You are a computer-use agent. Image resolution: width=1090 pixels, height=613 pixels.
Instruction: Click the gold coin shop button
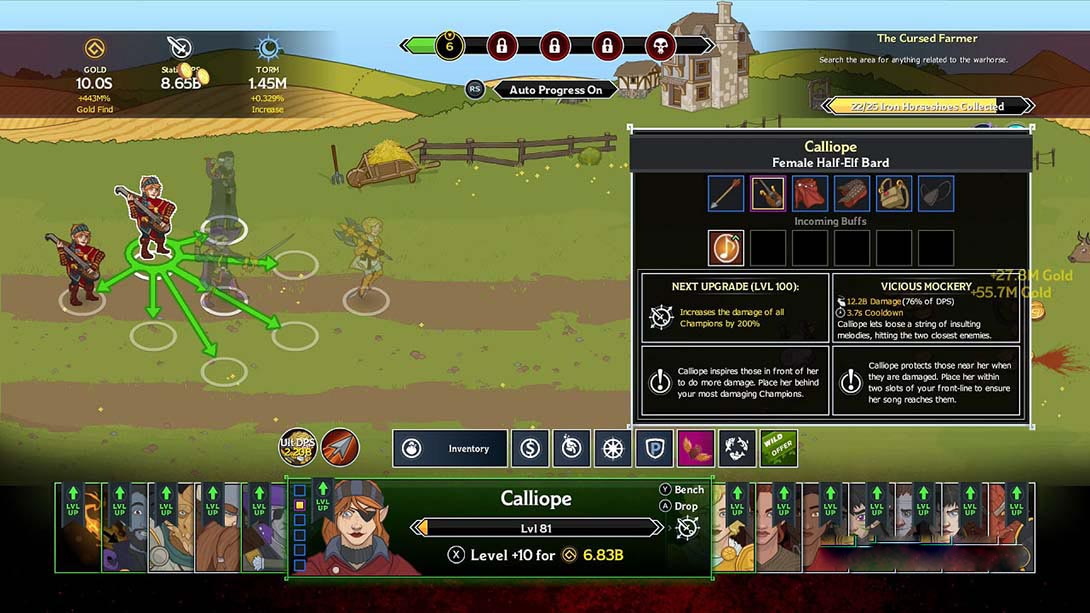pyautogui.click(x=530, y=449)
